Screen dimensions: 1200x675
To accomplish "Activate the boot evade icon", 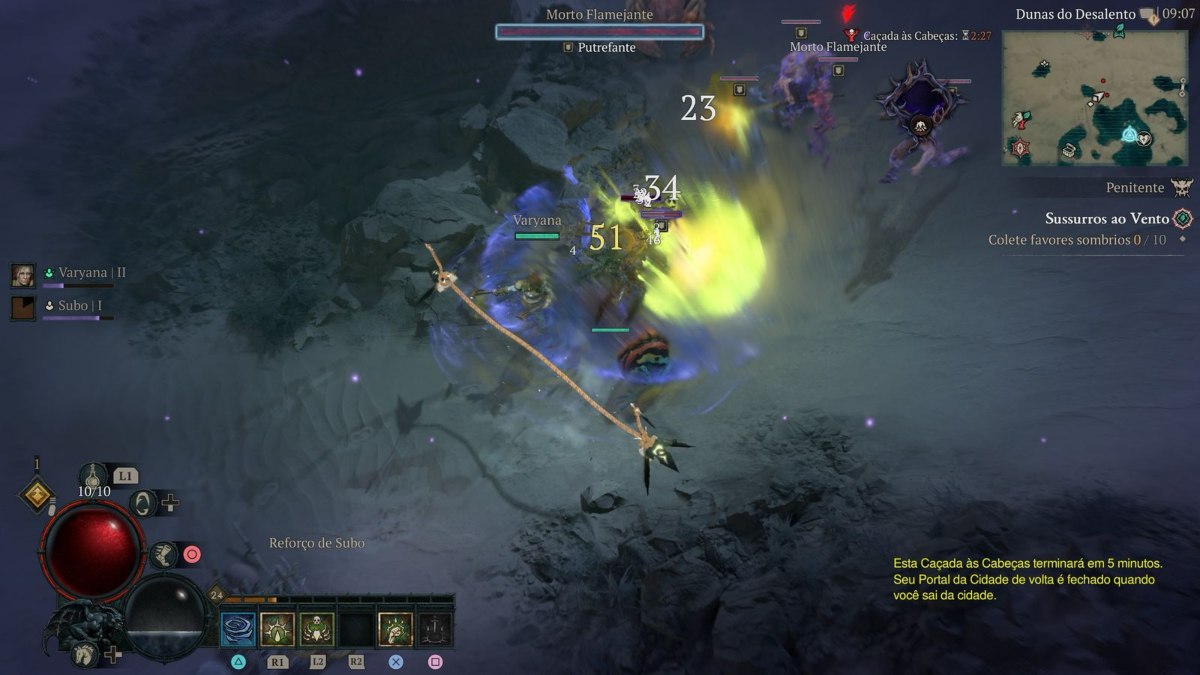I will (x=164, y=554).
